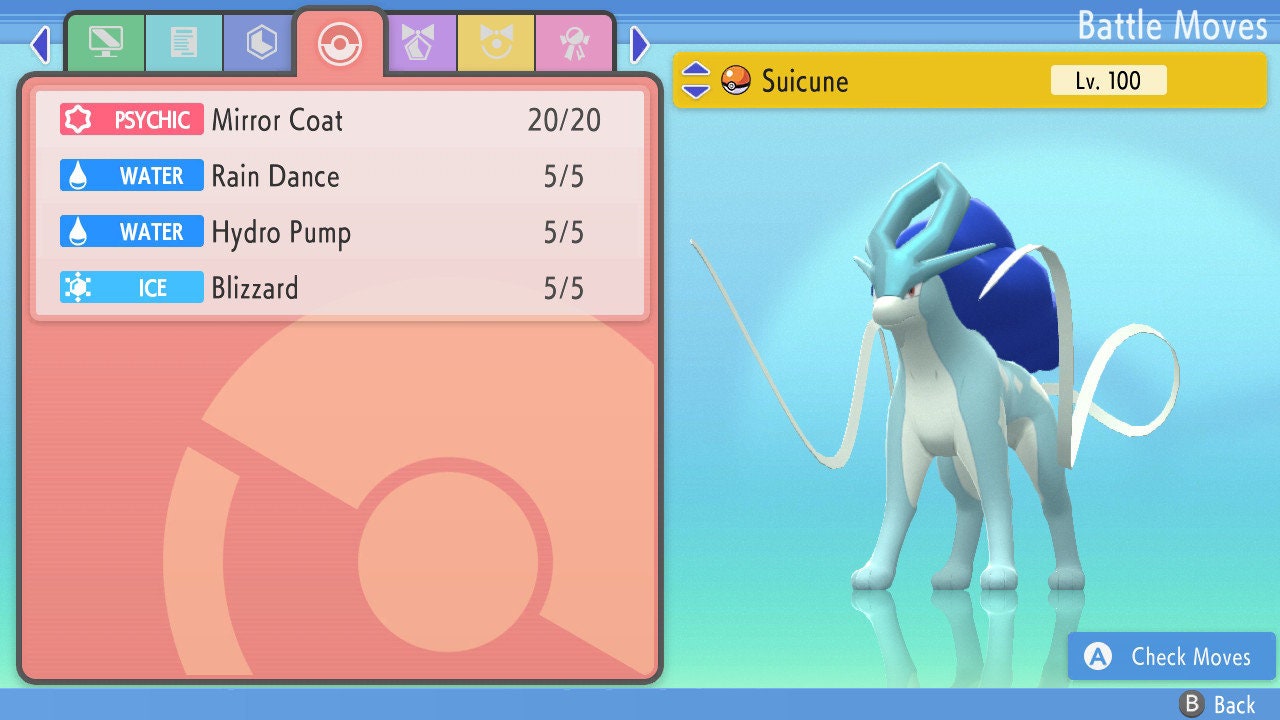Select the Mirror Coat move row
Screen dimensions: 1280x720
click(340, 121)
